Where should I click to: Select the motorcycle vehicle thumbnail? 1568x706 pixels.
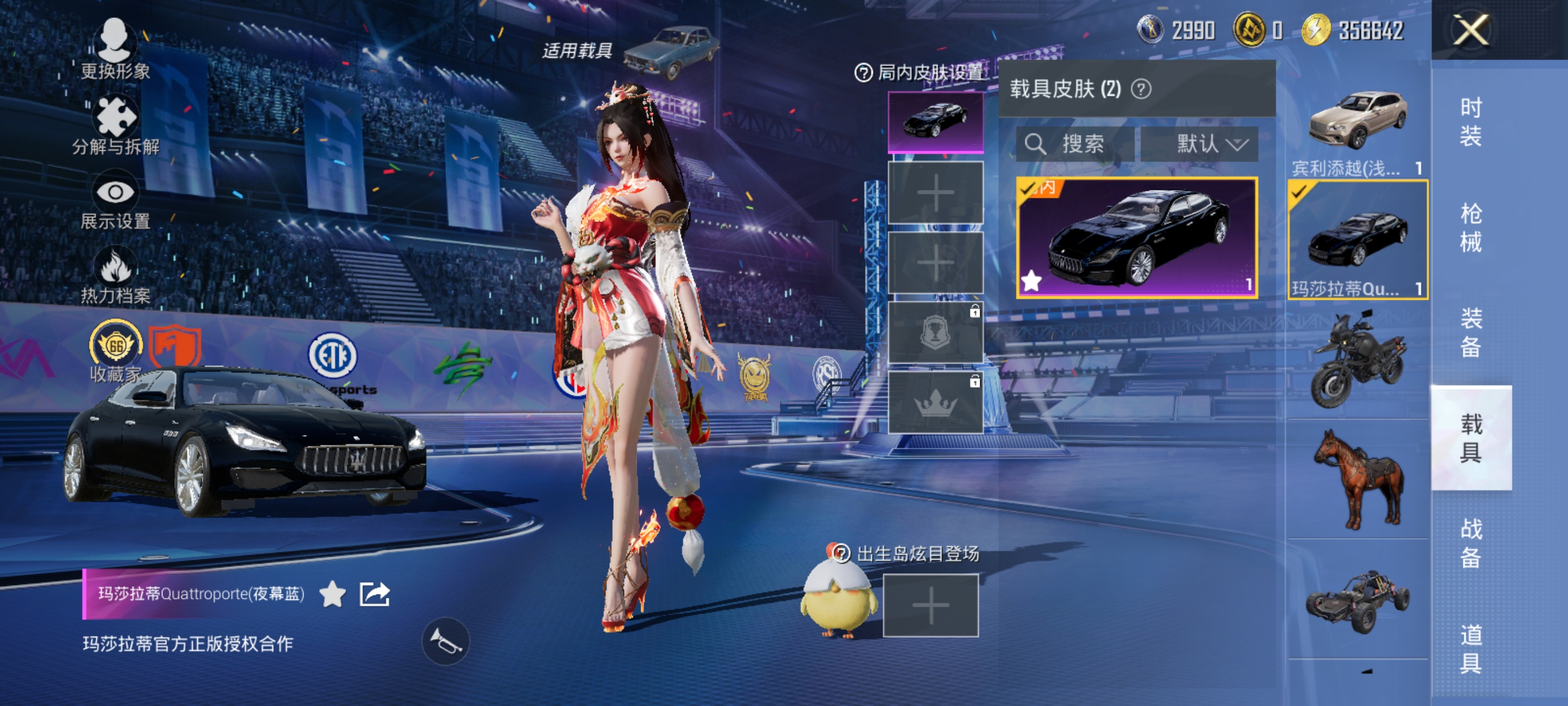coord(1357,359)
